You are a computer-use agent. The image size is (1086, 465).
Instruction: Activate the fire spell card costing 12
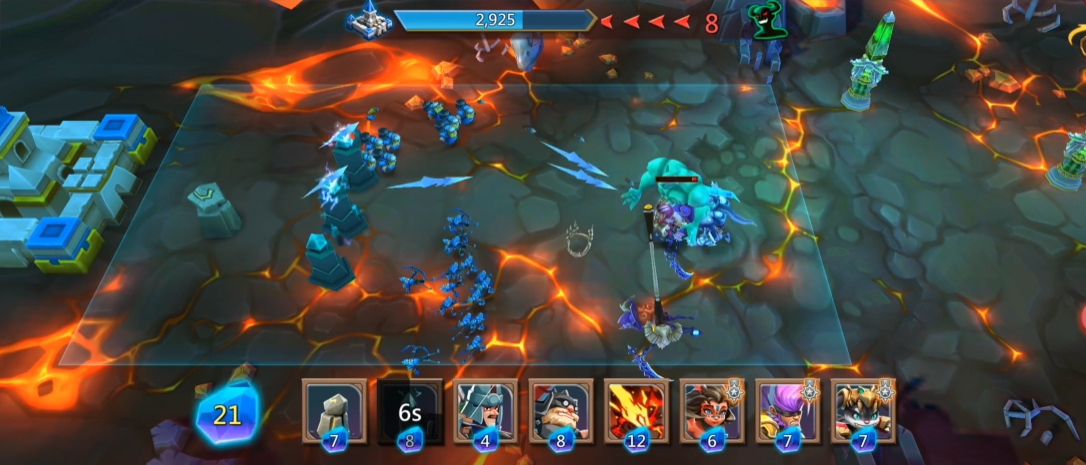click(x=637, y=410)
